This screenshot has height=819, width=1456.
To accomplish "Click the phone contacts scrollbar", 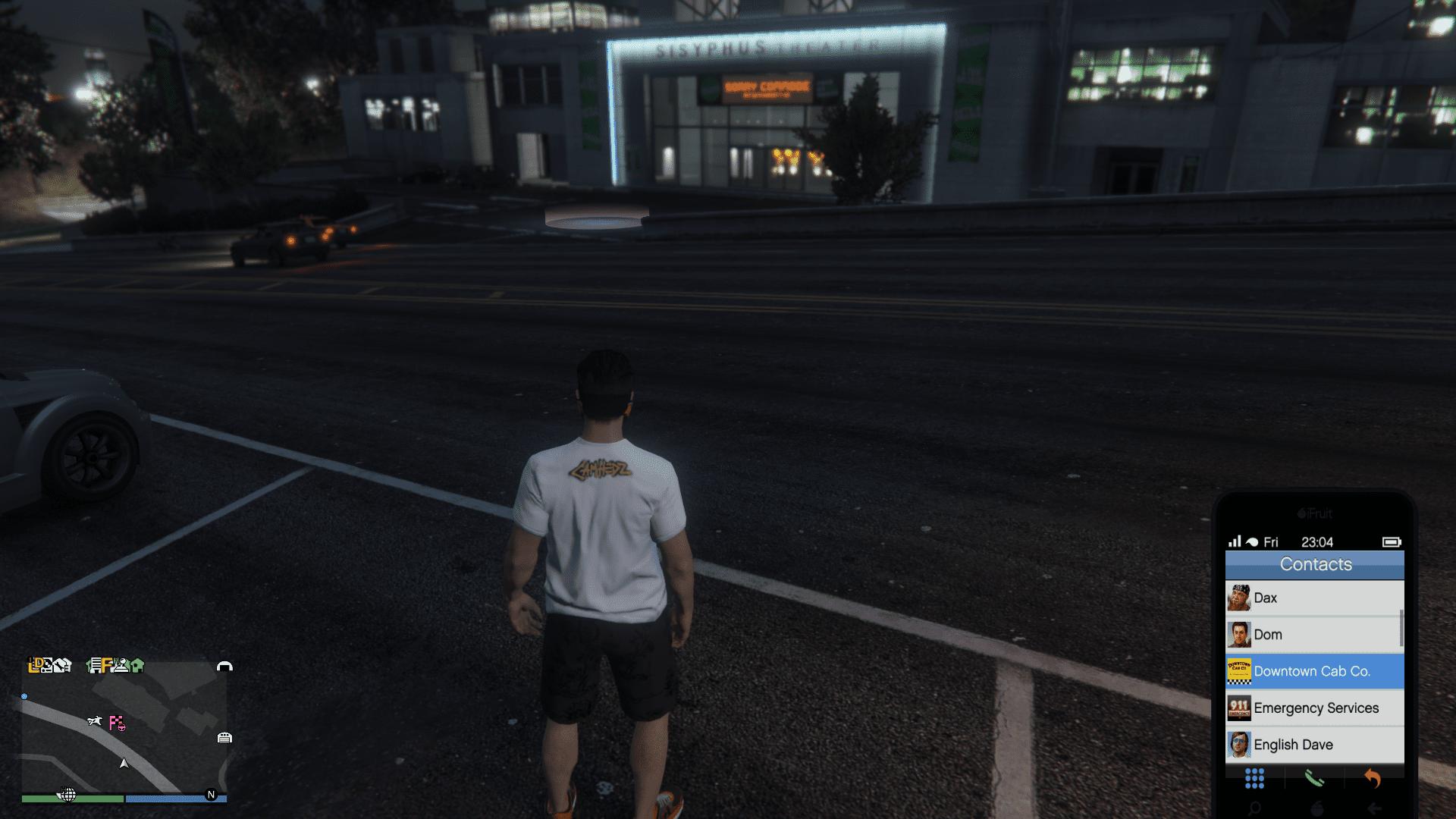I will (1401, 628).
